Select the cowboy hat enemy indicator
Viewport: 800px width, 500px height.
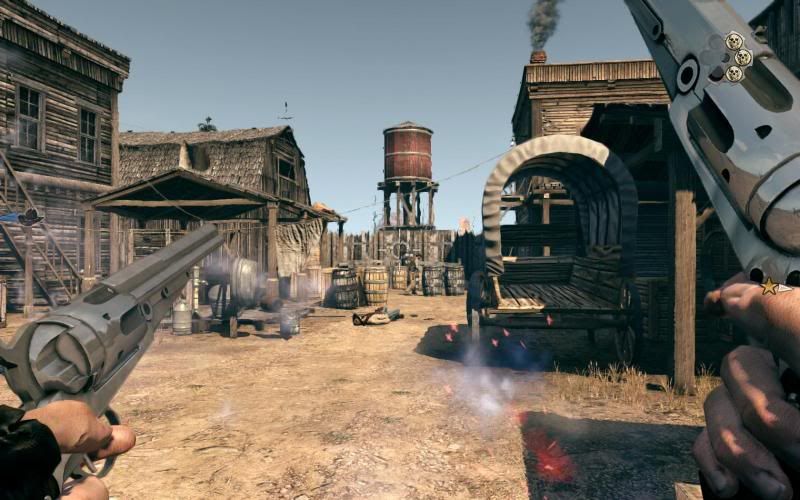point(29,216)
